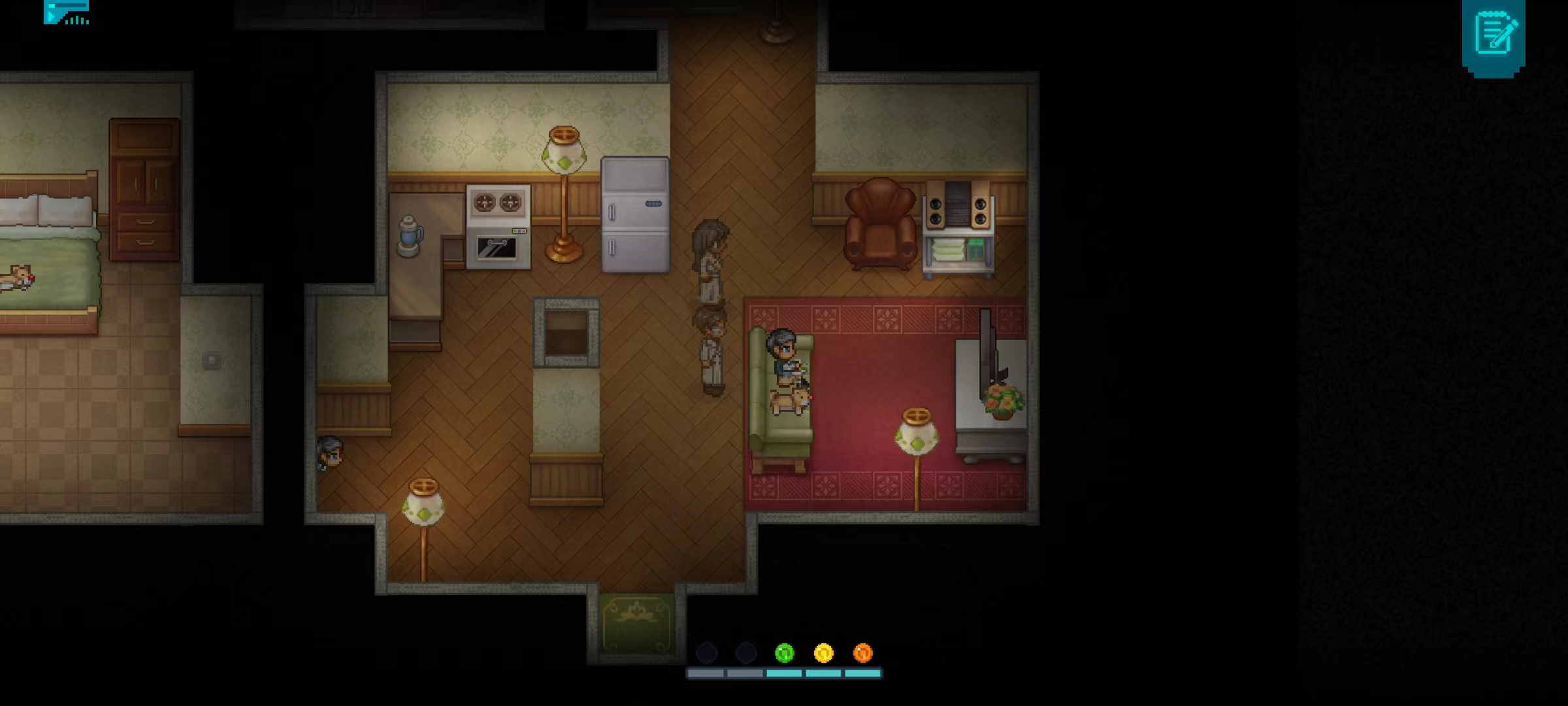
Task: Select the yellow memory orb
Action: 823,652
